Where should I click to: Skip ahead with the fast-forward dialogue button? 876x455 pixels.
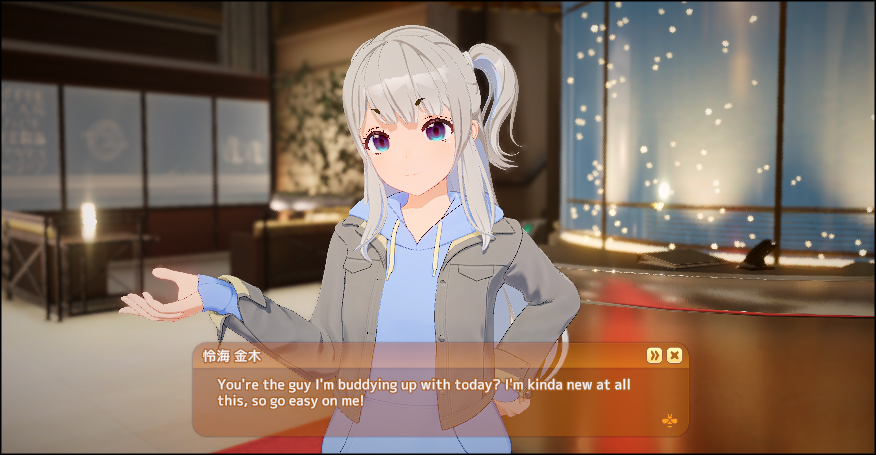654,355
